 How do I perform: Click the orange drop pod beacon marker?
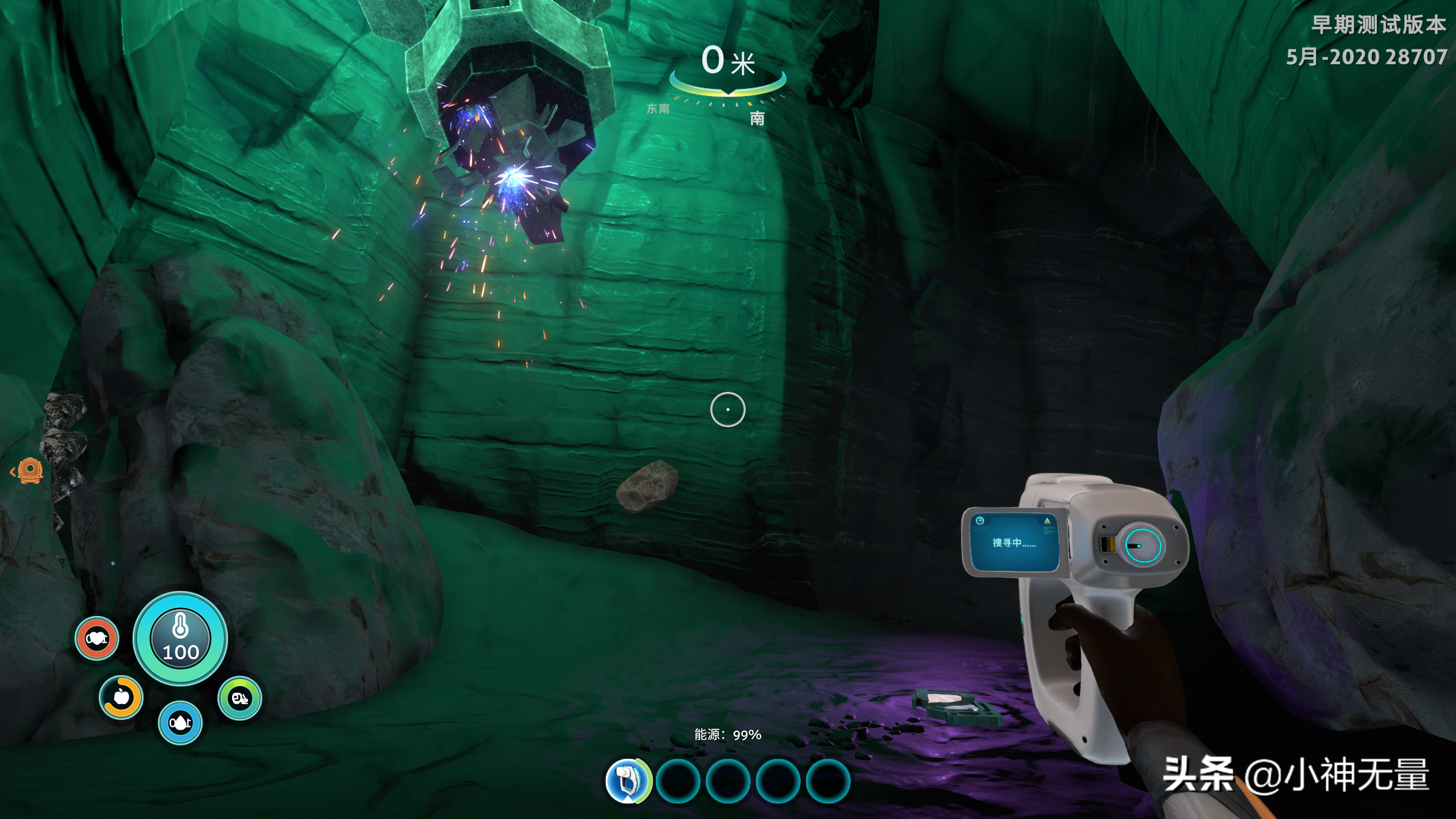coord(30,471)
